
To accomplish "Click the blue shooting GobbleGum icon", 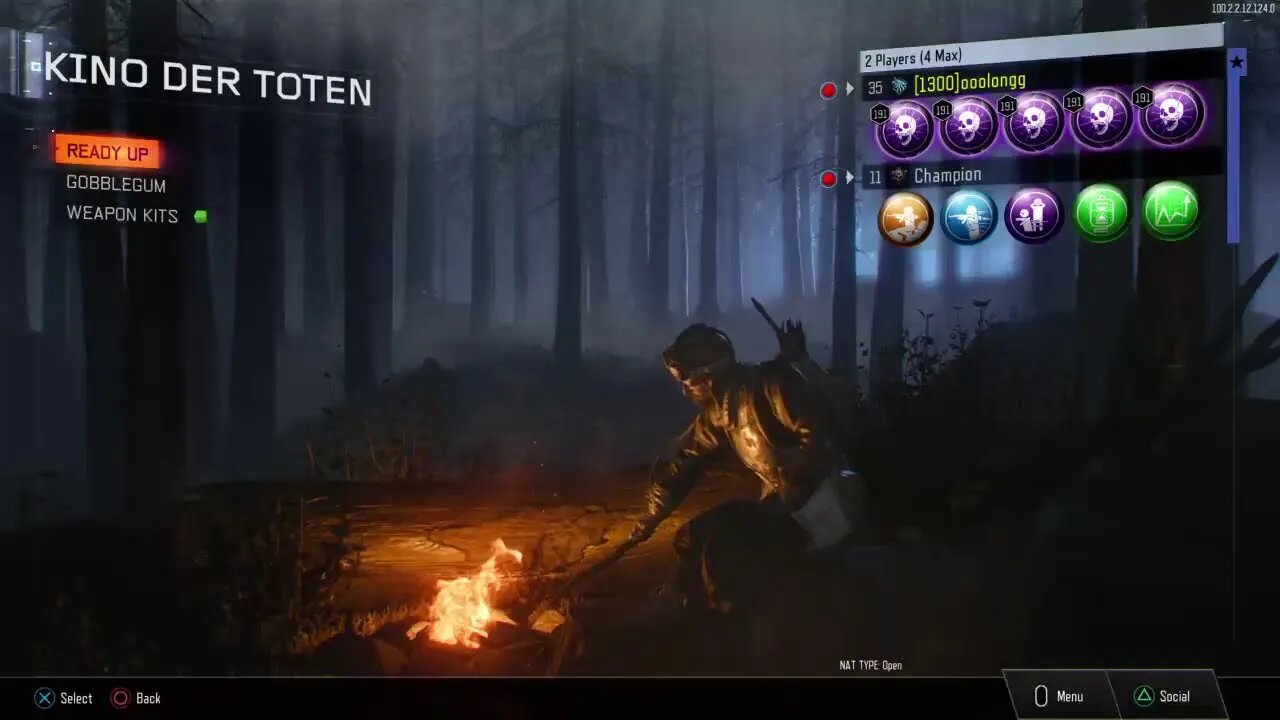I will click(969, 216).
